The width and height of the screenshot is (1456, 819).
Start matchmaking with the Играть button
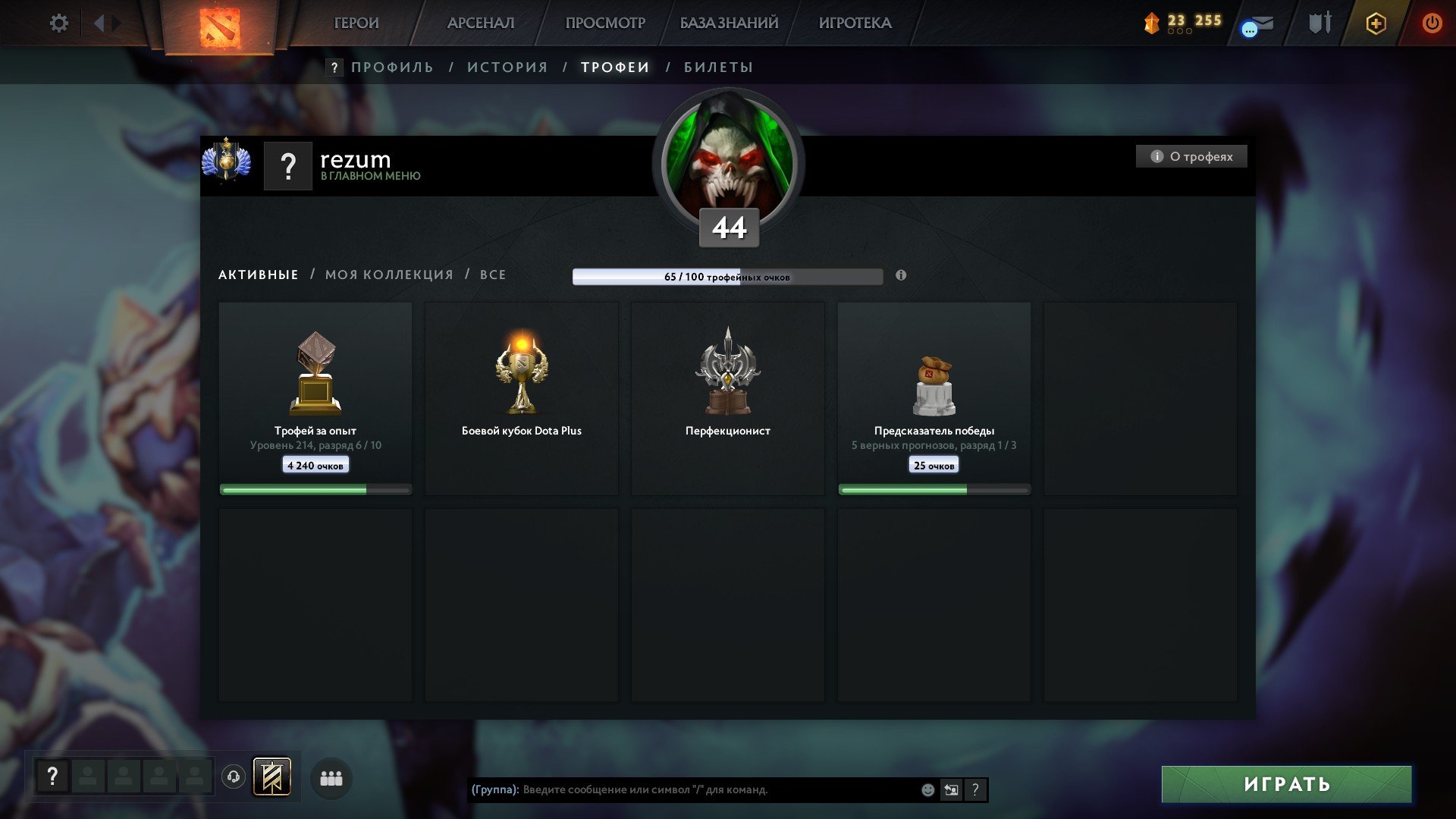pyautogui.click(x=1286, y=784)
